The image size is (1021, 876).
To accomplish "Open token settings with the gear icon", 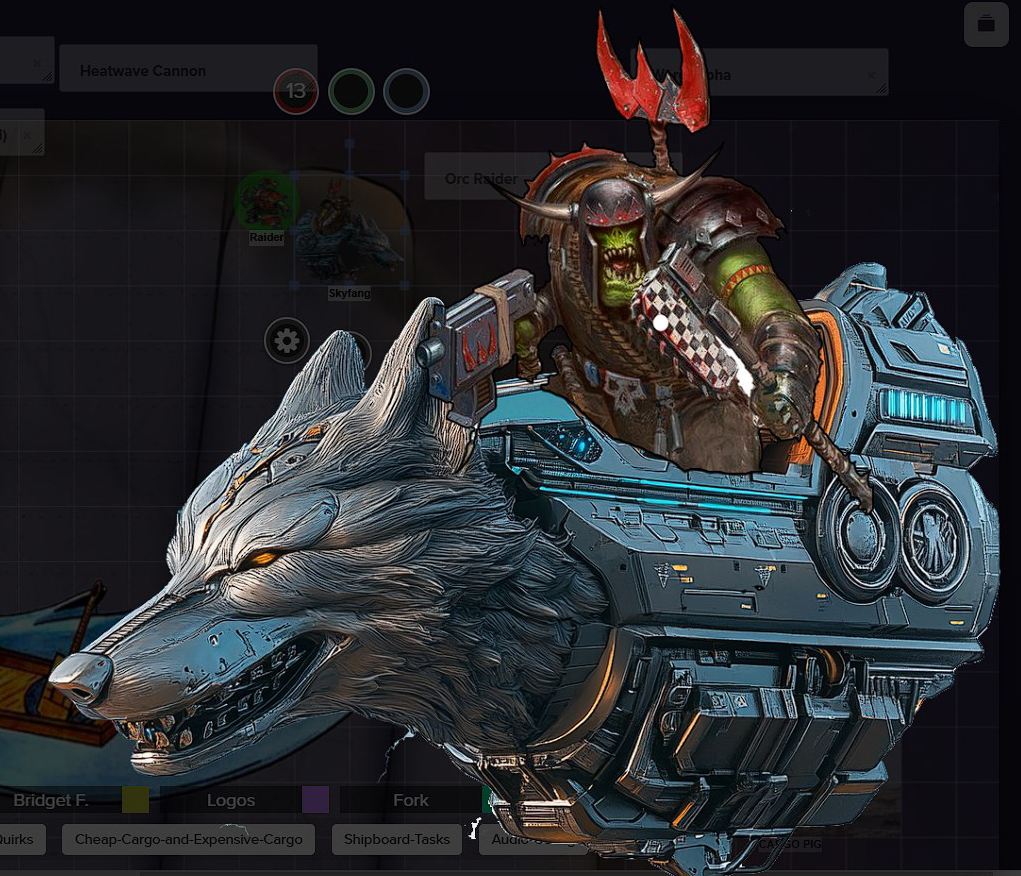I will (287, 342).
